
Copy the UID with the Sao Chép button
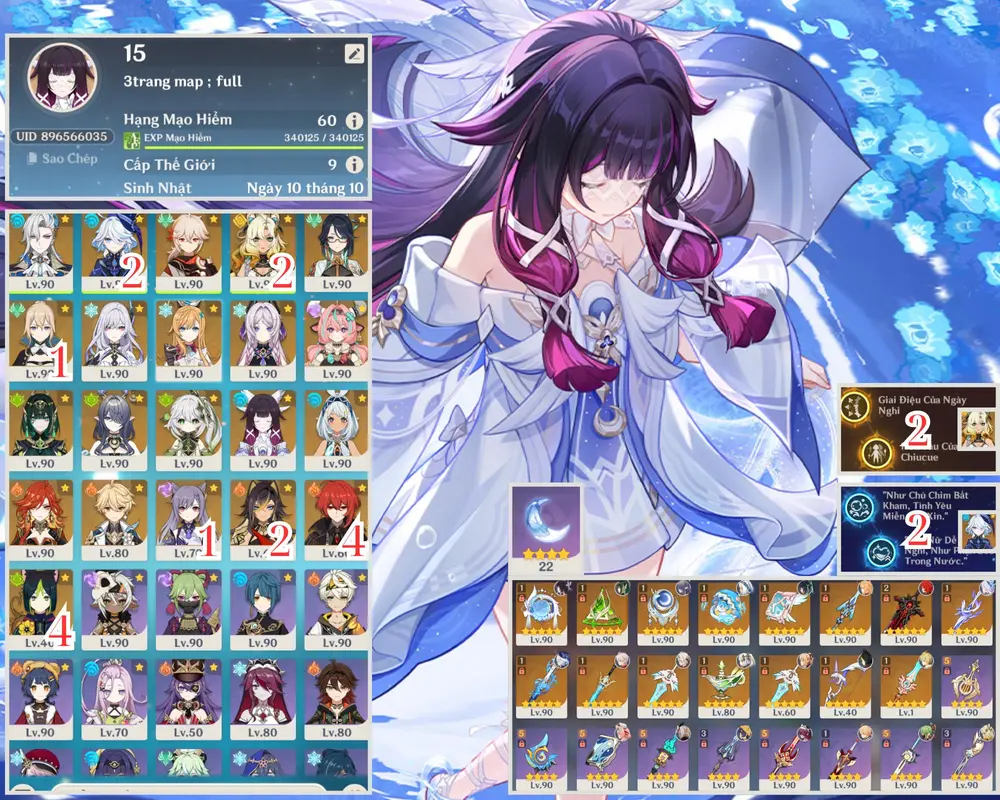(x=62, y=158)
